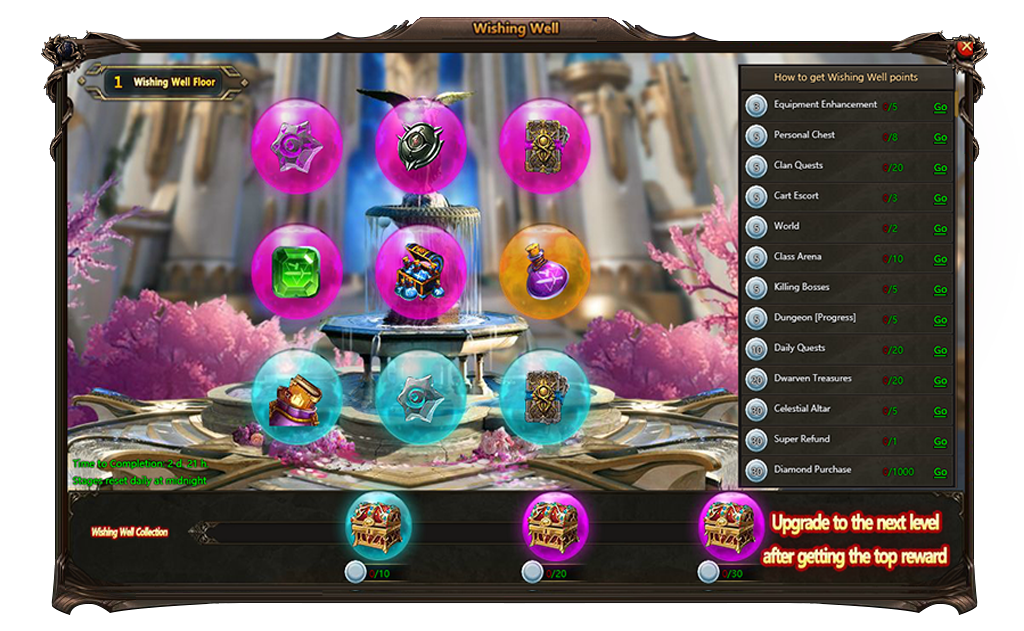
Task: Go to Diamond Purchase
Action: pyautogui.click(x=940, y=472)
